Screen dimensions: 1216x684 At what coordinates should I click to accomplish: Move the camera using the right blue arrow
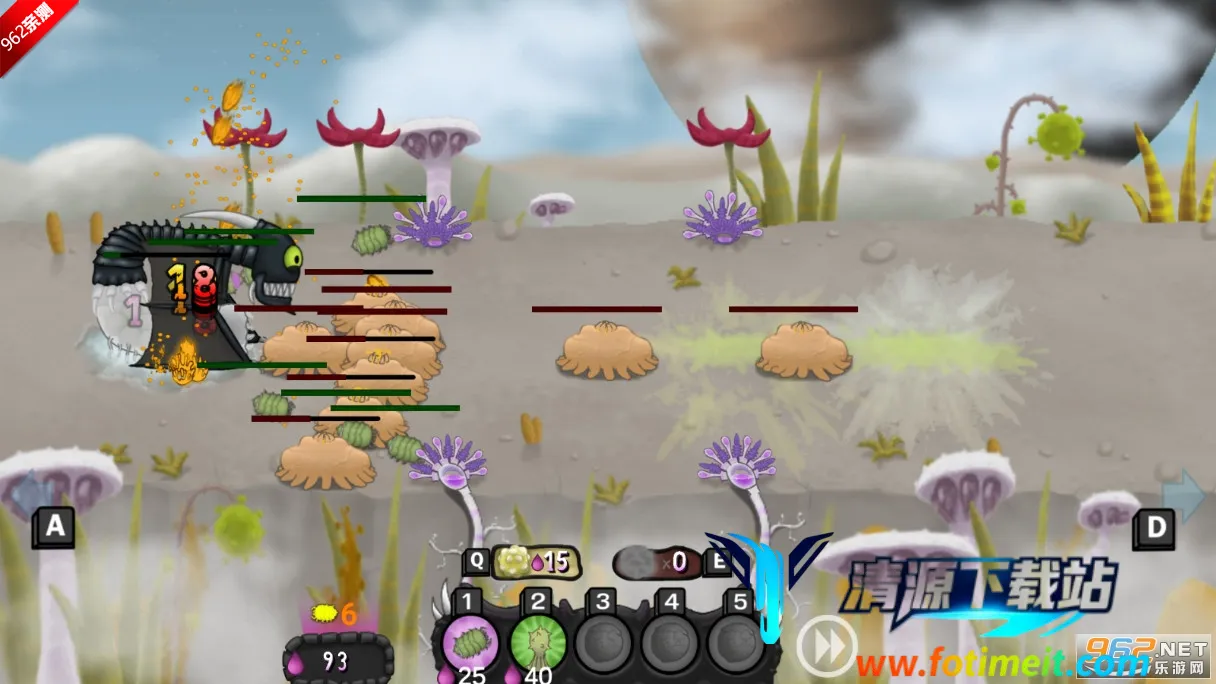(1186, 494)
